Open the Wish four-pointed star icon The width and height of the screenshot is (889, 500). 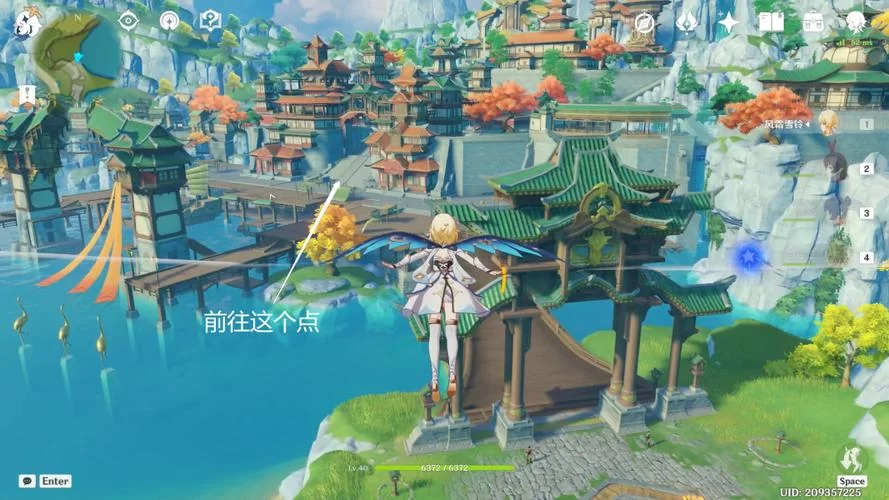[x=729, y=22]
